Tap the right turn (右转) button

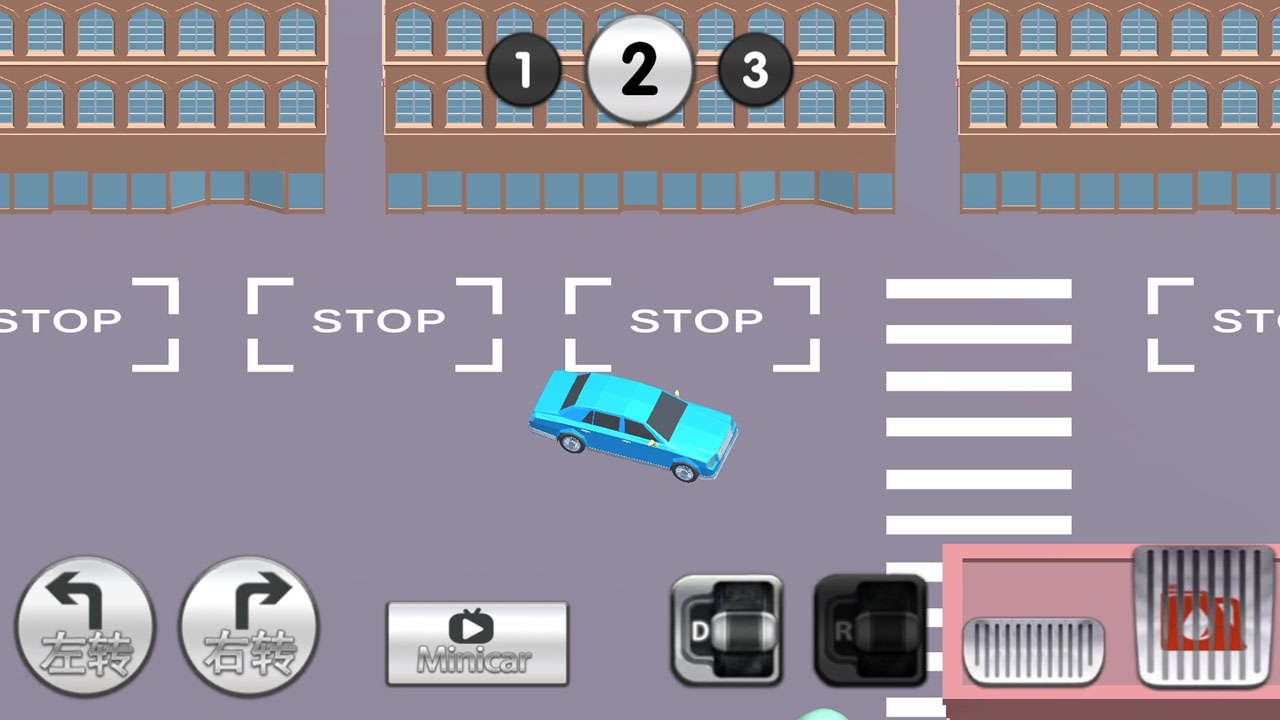[x=250, y=626]
